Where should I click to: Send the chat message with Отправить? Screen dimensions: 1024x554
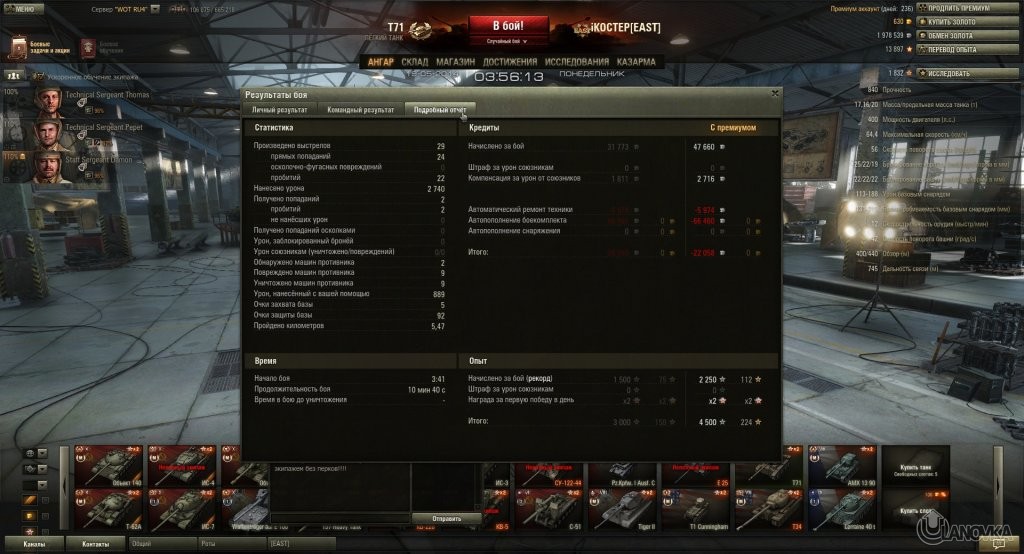tap(448, 519)
